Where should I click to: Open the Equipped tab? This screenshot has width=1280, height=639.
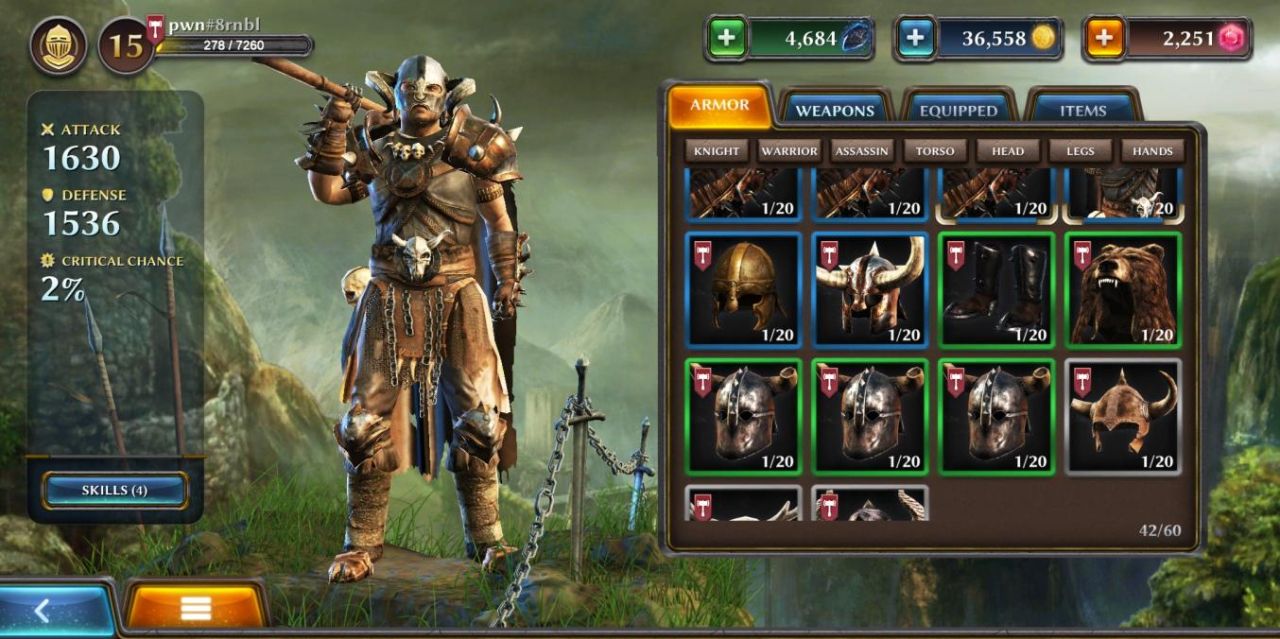958,110
